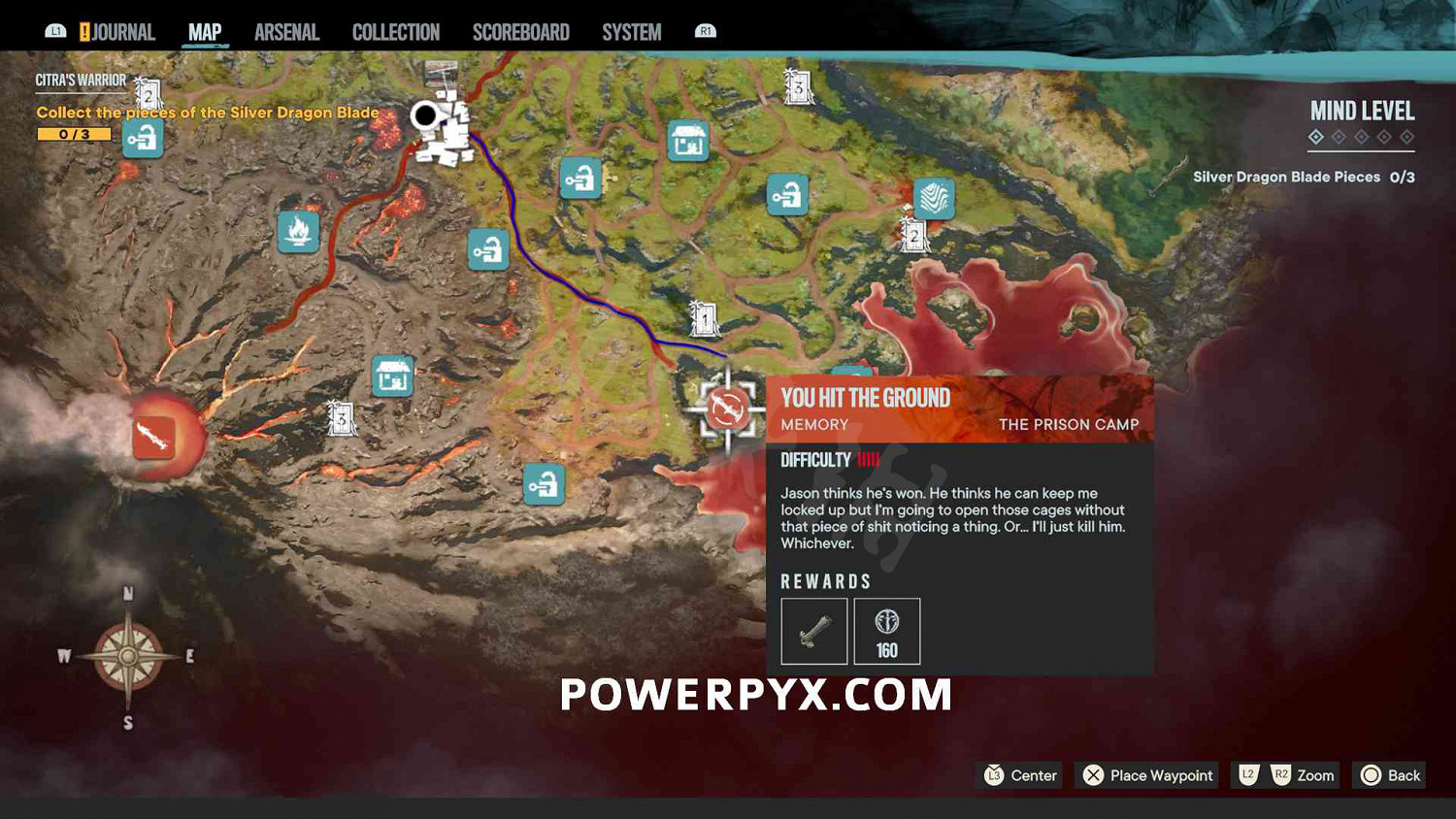Click the L1 shoulder button icon
The image size is (1456, 819).
pos(55,30)
